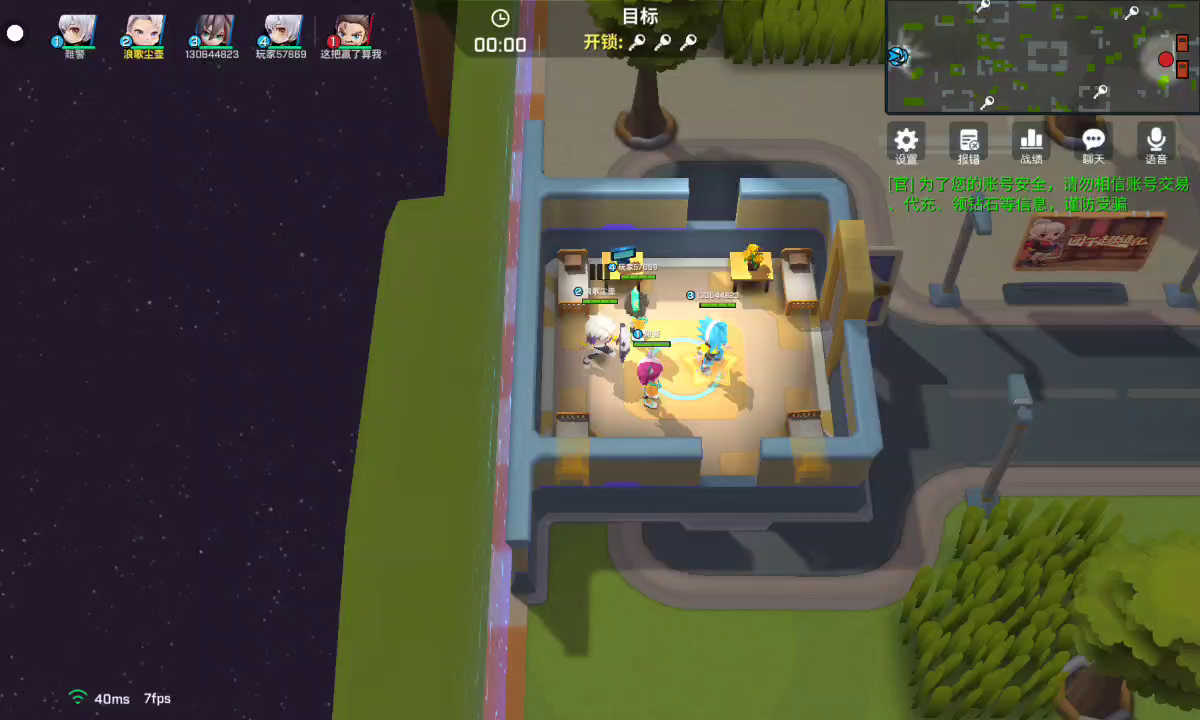This screenshot has width=1200, height=720.
Task: Click the red dot marker on minimap
Action: point(1165,60)
